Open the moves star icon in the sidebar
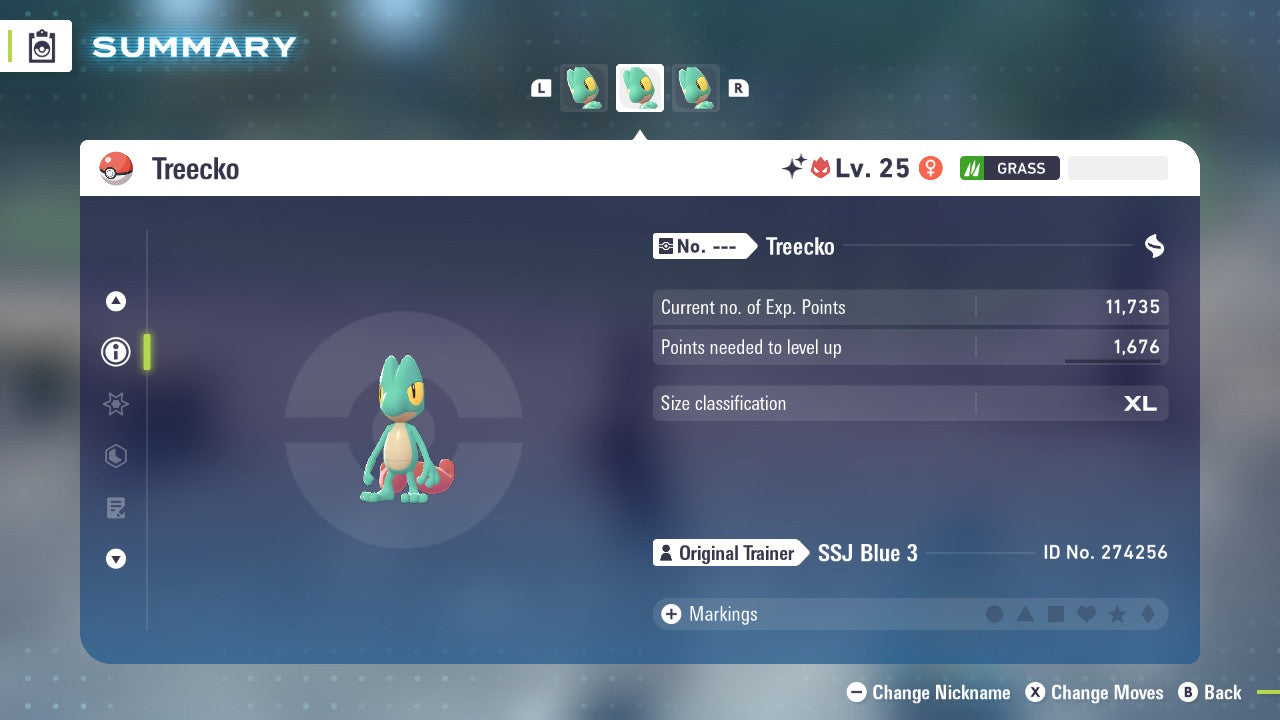1280x720 pixels. point(116,404)
